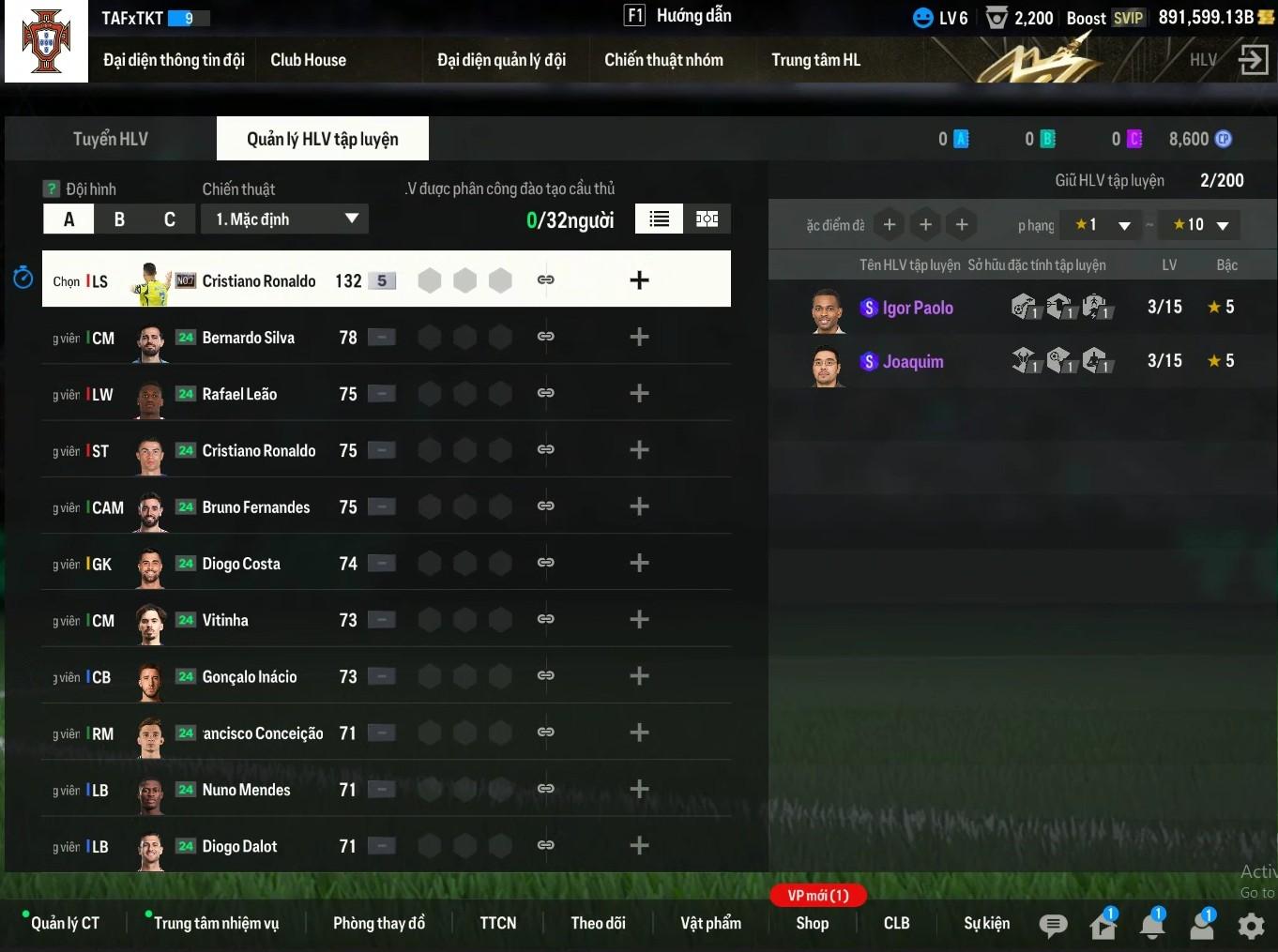The width and height of the screenshot is (1278, 952).
Task: Open Vật phẩm items menu
Action: coord(710,923)
